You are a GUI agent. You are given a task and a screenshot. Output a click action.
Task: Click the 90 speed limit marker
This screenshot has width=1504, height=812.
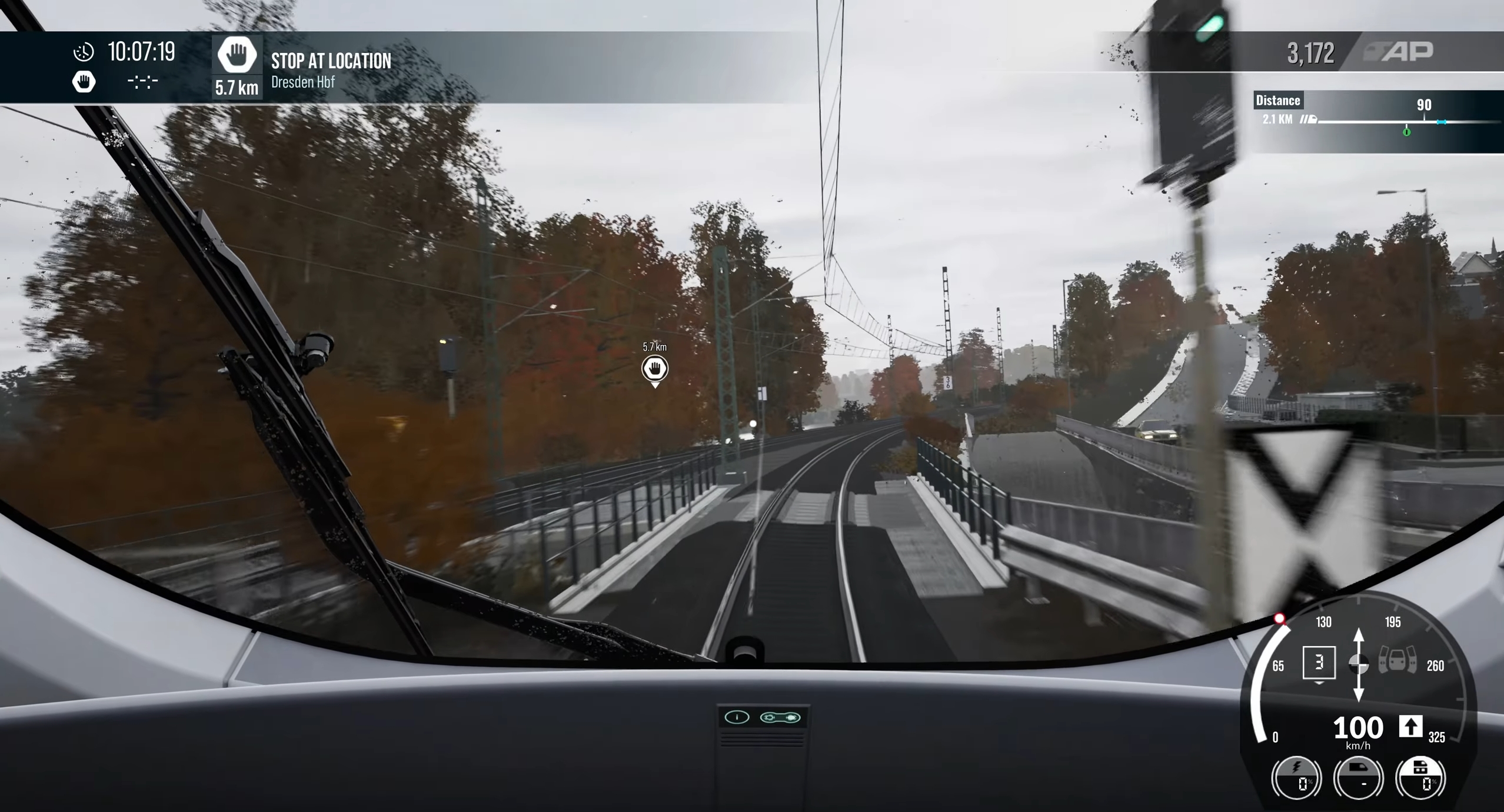1423,105
